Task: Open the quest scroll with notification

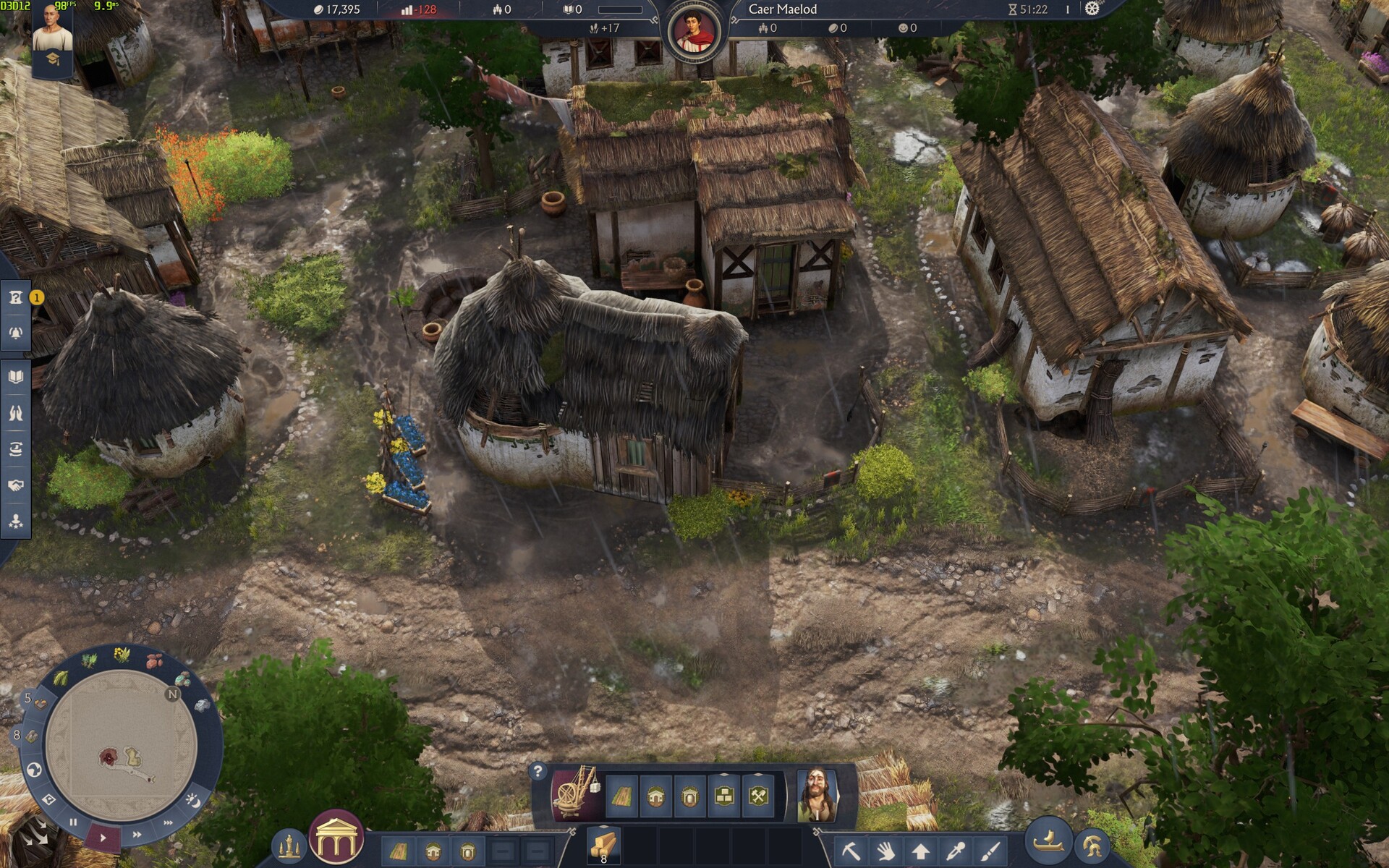Action: point(16,297)
